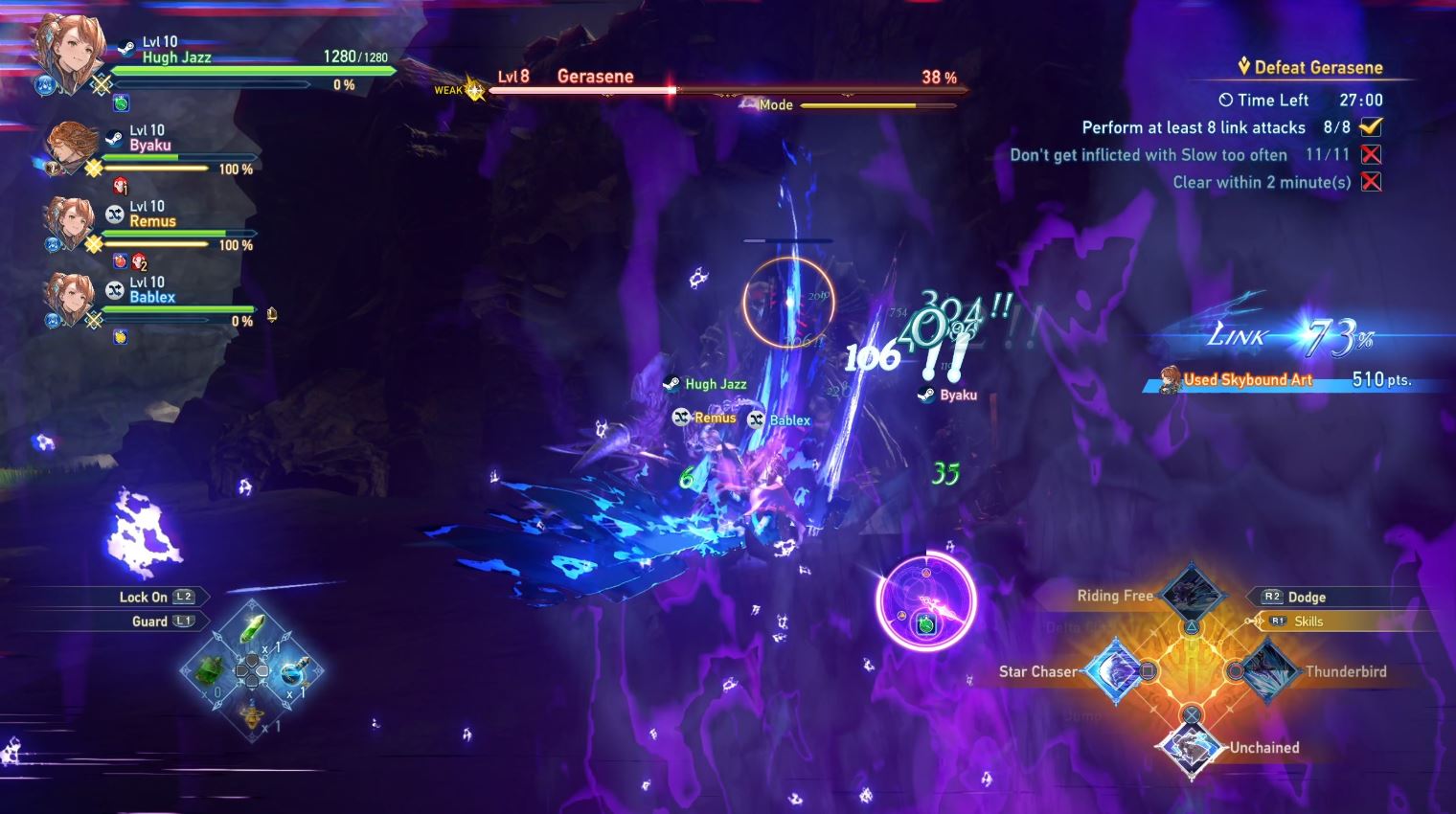Viewport: 1456px width, 814px height.
Task: Check off the link attacks objective
Action: (1372, 126)
